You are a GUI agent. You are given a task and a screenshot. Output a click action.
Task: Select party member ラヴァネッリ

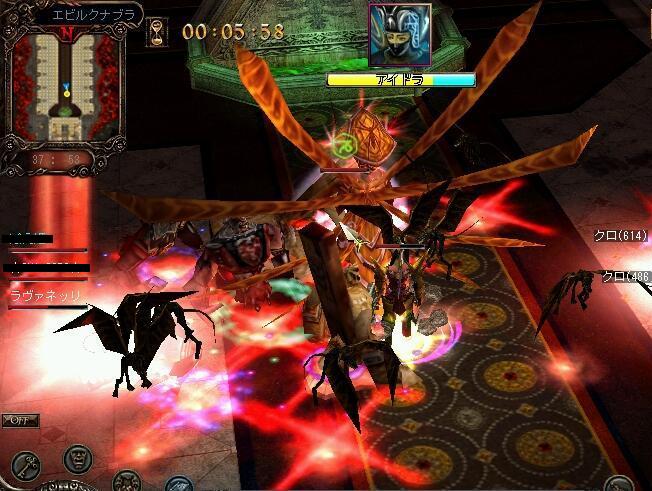point(44,296)
